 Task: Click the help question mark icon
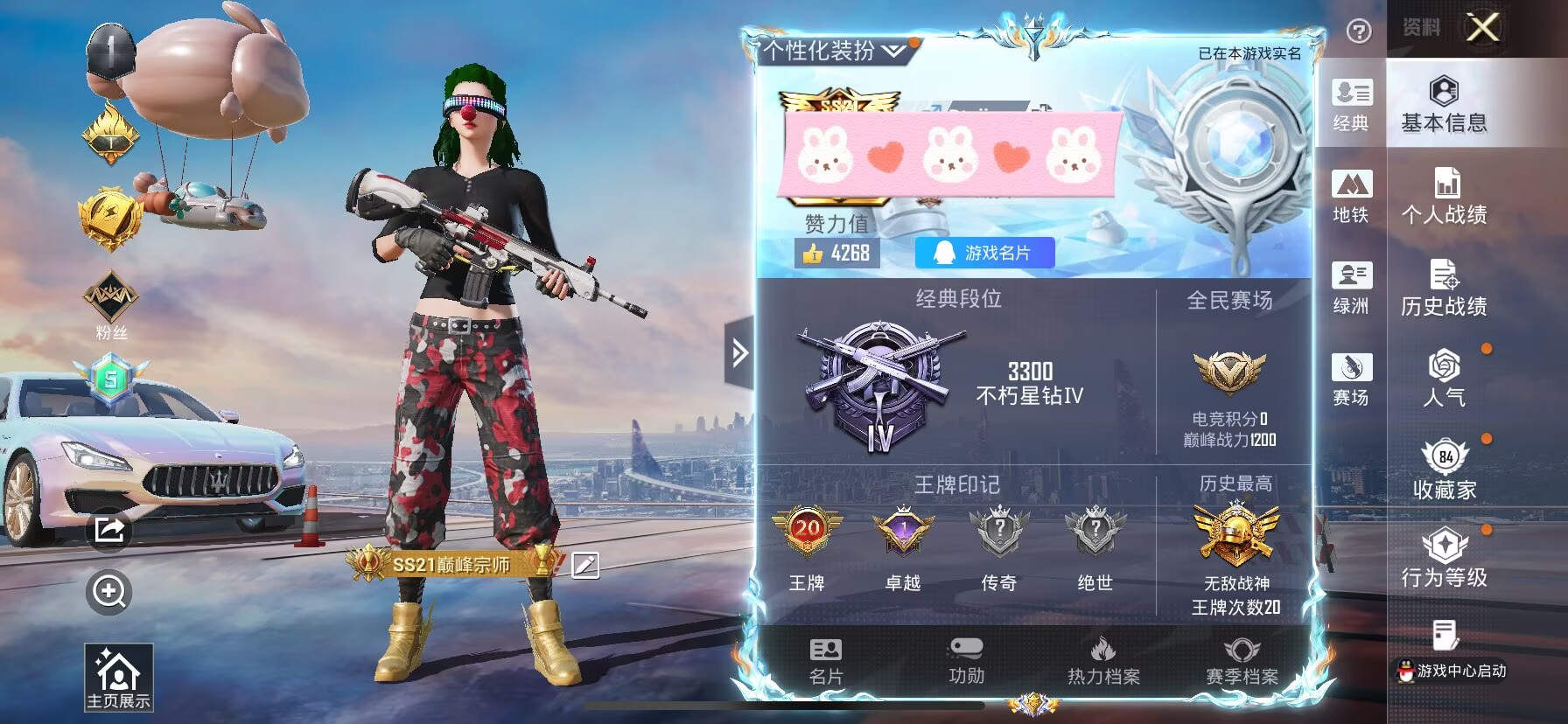point(1358,31)
